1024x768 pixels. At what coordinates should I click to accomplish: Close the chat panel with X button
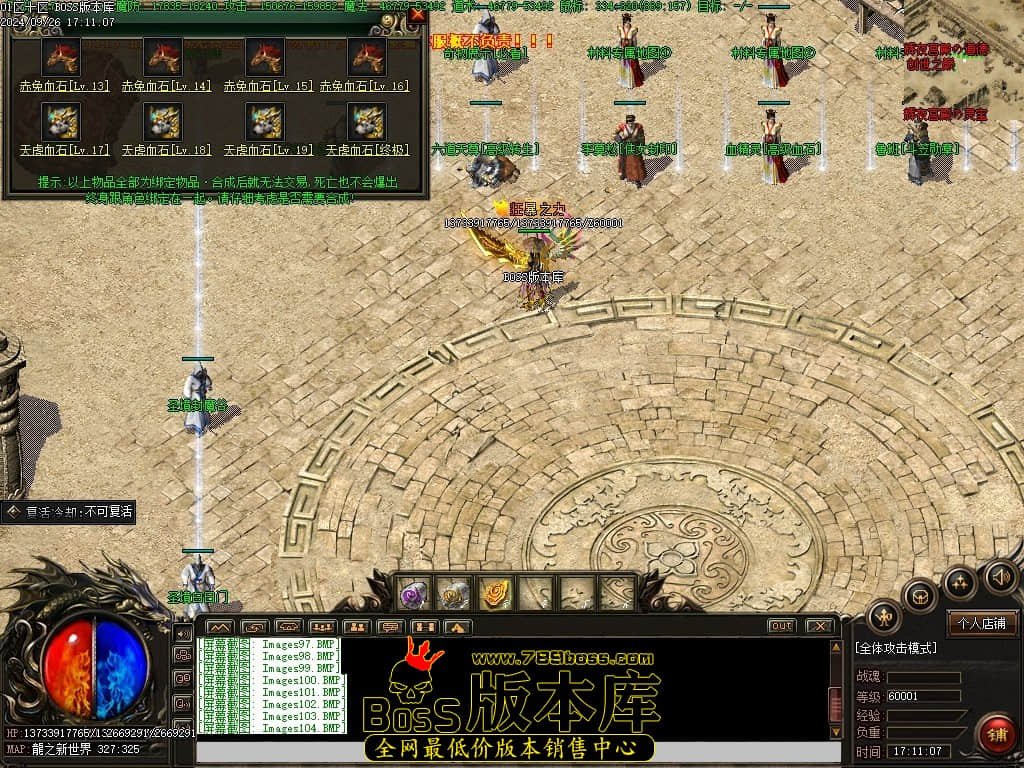[x=819, y=626]
